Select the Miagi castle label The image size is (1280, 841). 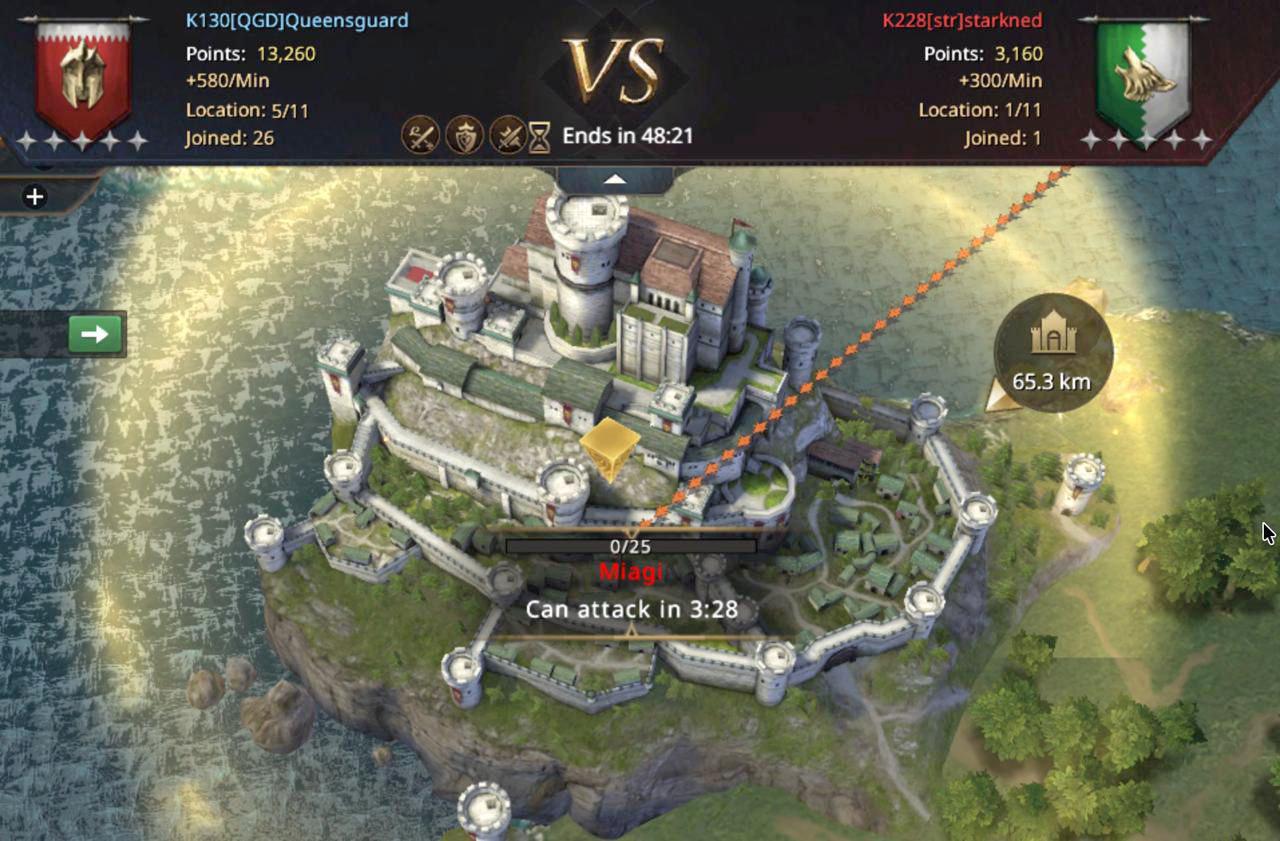tap(630, 573)
